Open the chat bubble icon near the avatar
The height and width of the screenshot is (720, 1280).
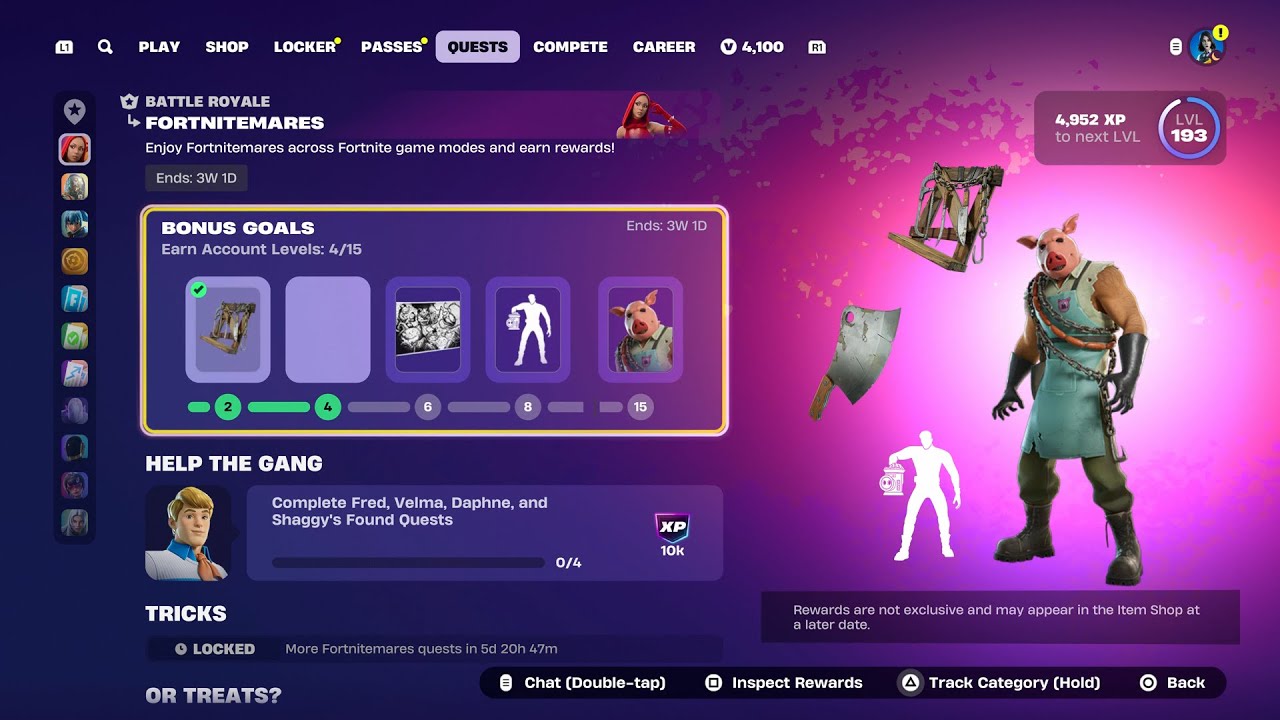click(x=1176, y=46)
